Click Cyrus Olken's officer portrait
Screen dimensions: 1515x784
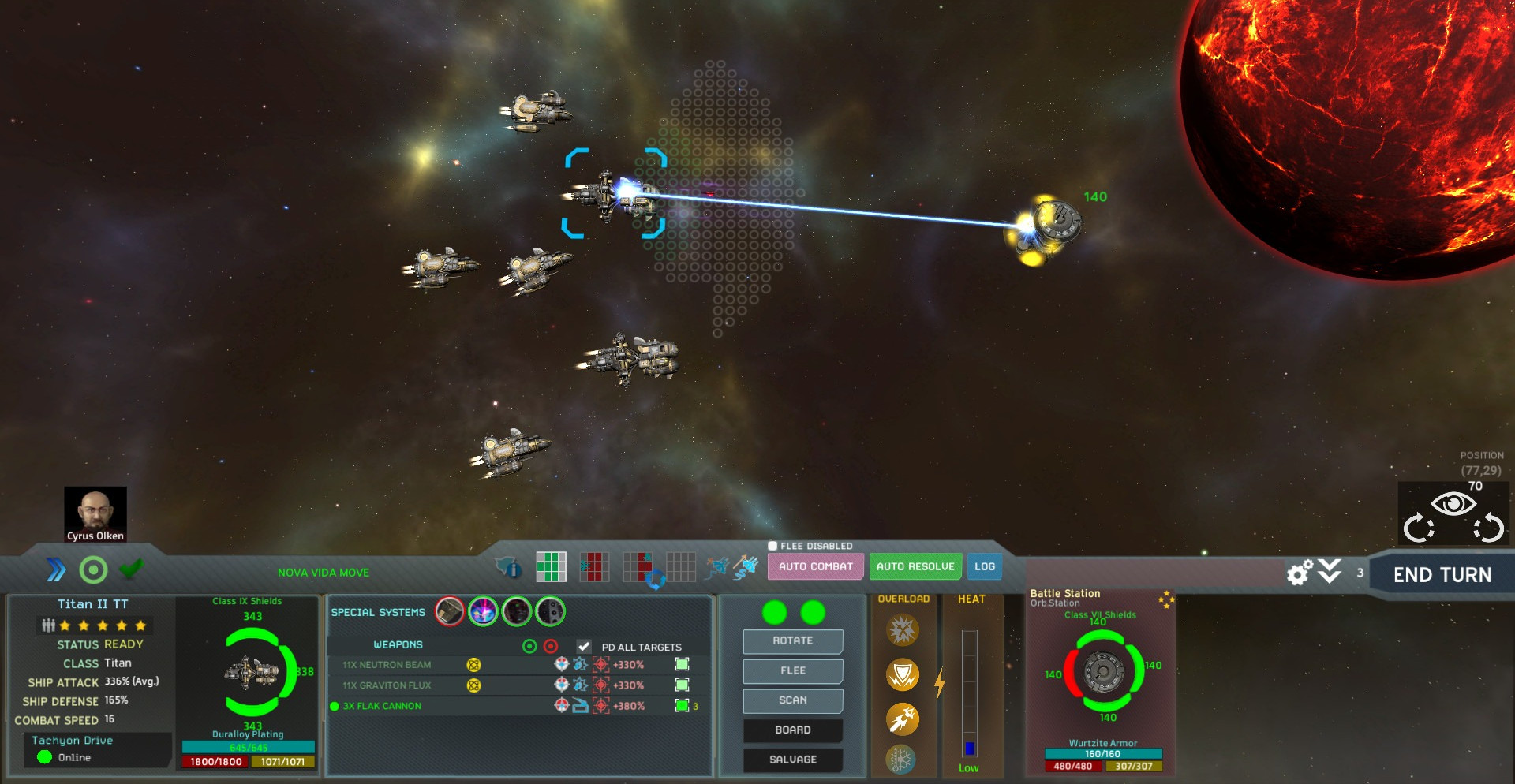pyautogui.click(x=95, y=513)
